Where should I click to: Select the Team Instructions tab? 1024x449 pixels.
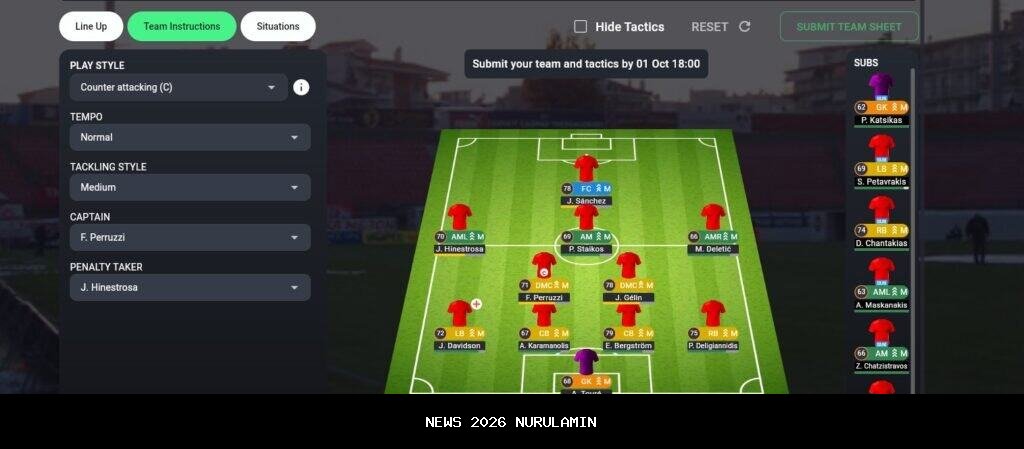tap(182, 27)
